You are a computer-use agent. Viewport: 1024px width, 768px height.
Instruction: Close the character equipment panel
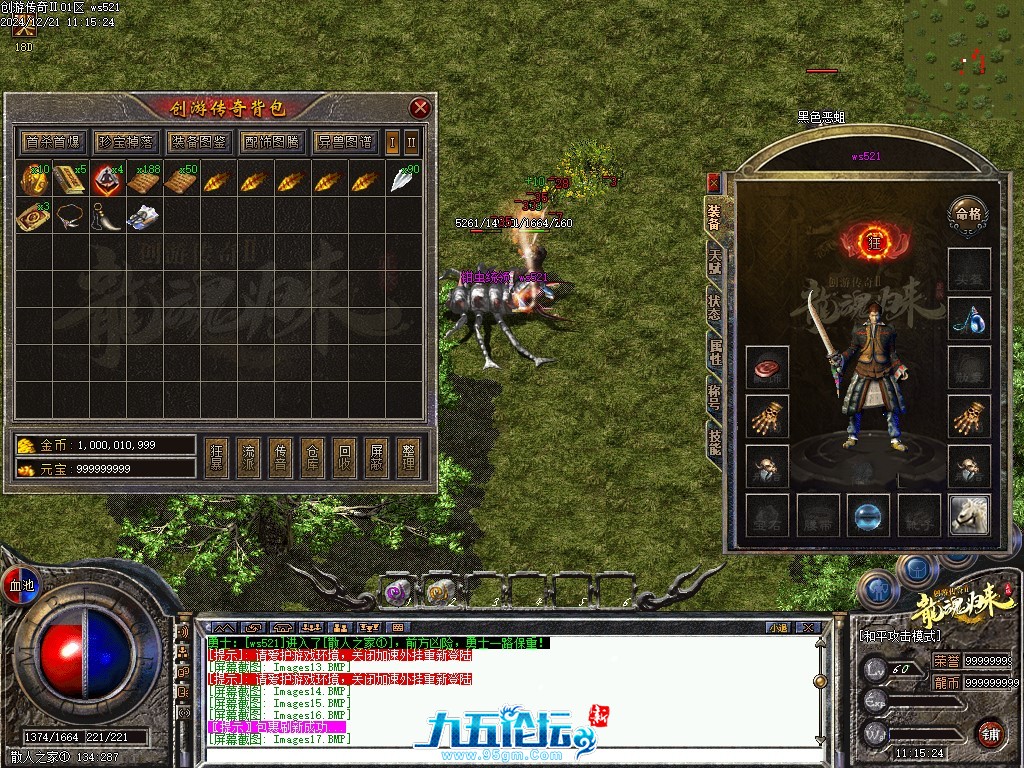click(713, 183)
